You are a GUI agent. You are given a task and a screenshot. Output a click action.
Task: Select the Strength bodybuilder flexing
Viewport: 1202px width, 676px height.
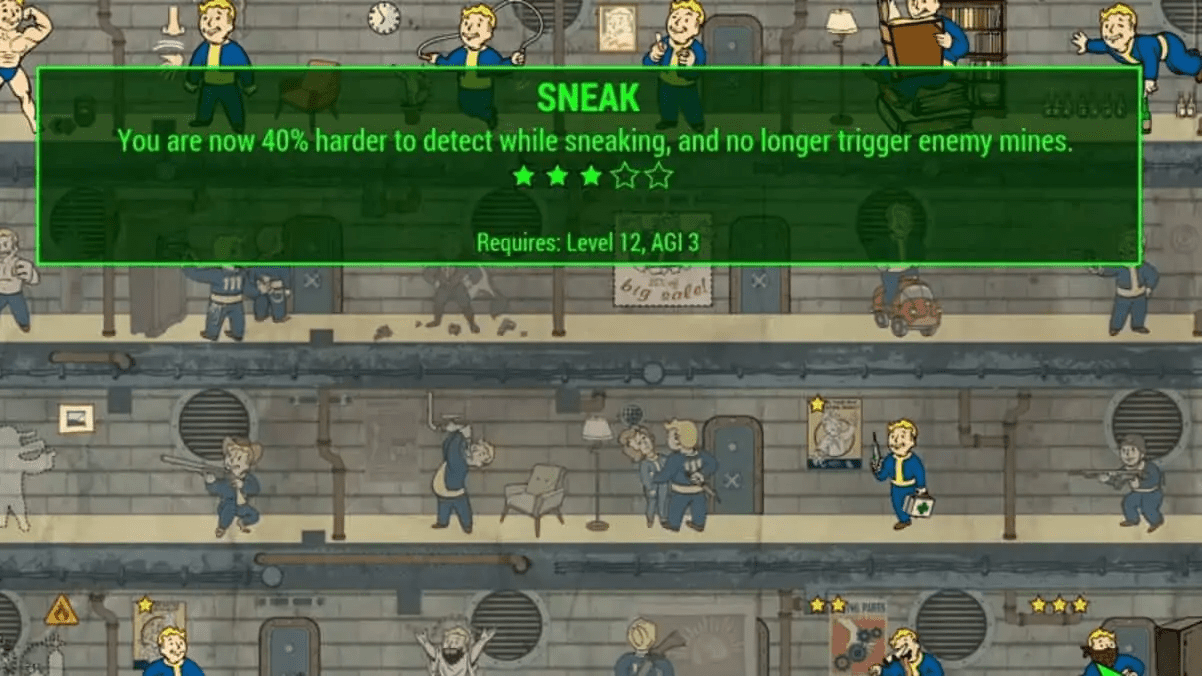(x=22, y=52)
